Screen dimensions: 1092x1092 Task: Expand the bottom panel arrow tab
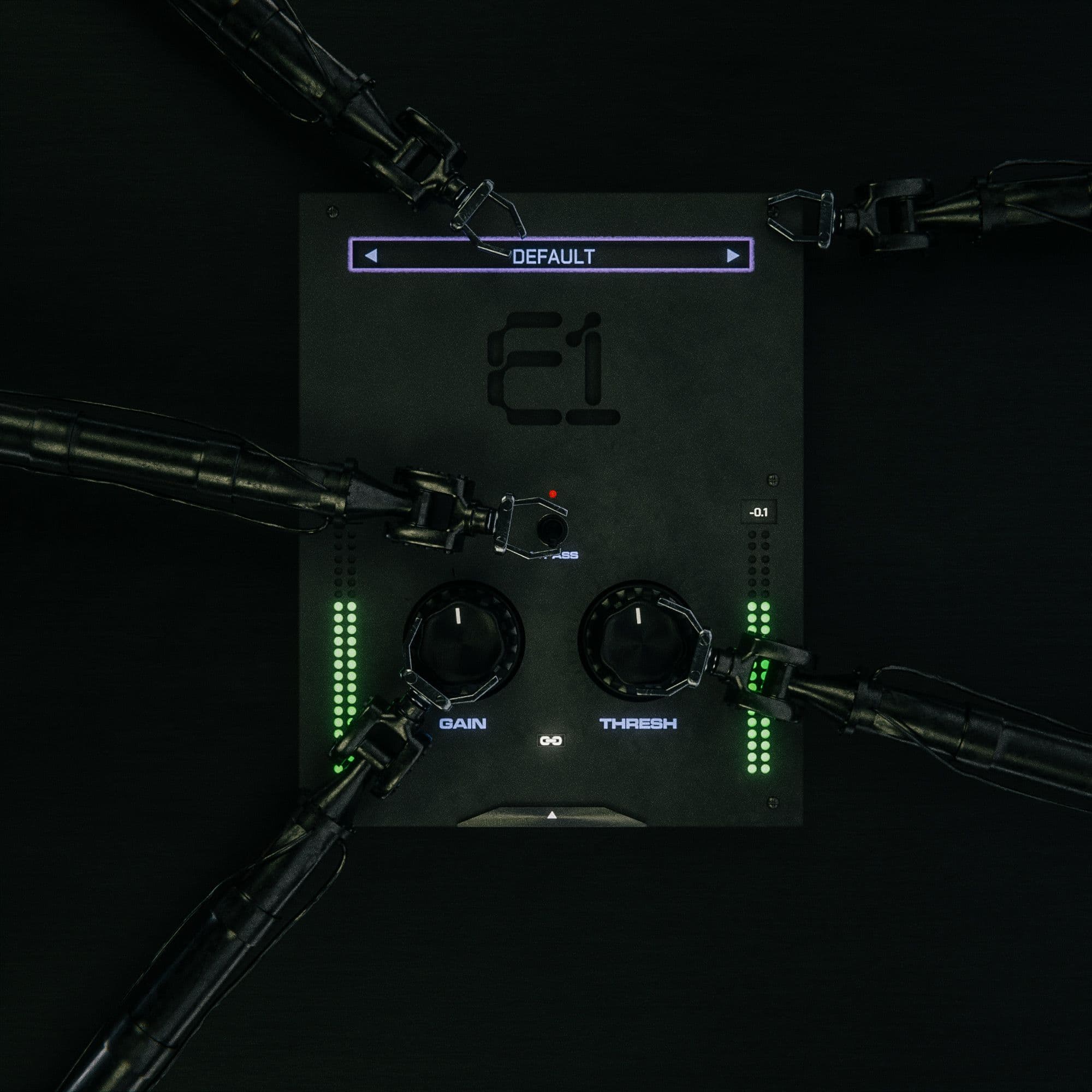pos(551,816)
